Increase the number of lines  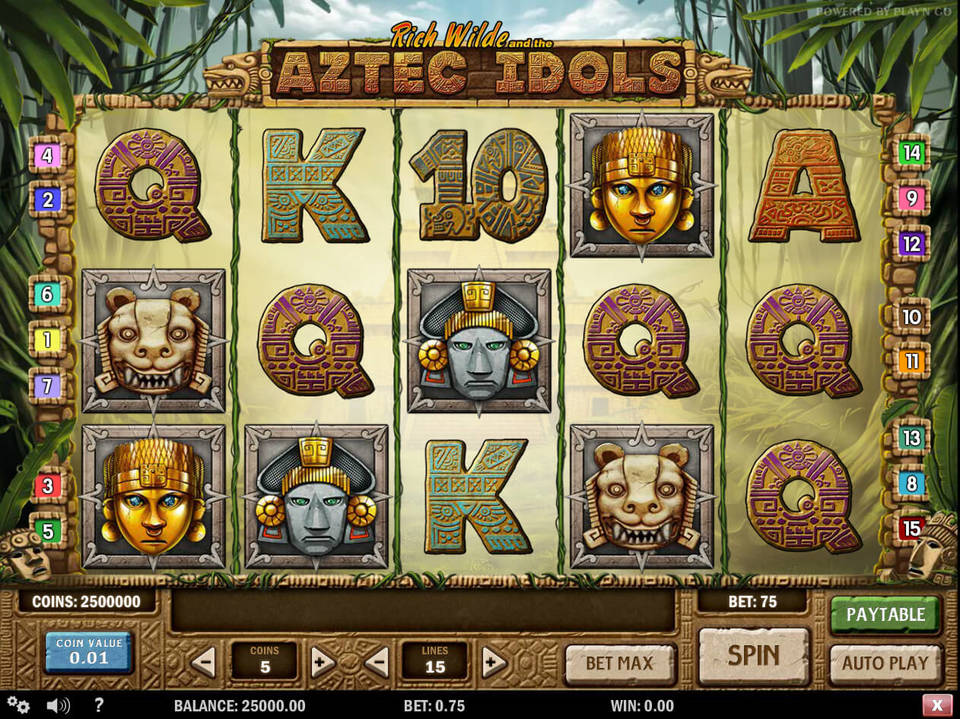coord(494,661)
